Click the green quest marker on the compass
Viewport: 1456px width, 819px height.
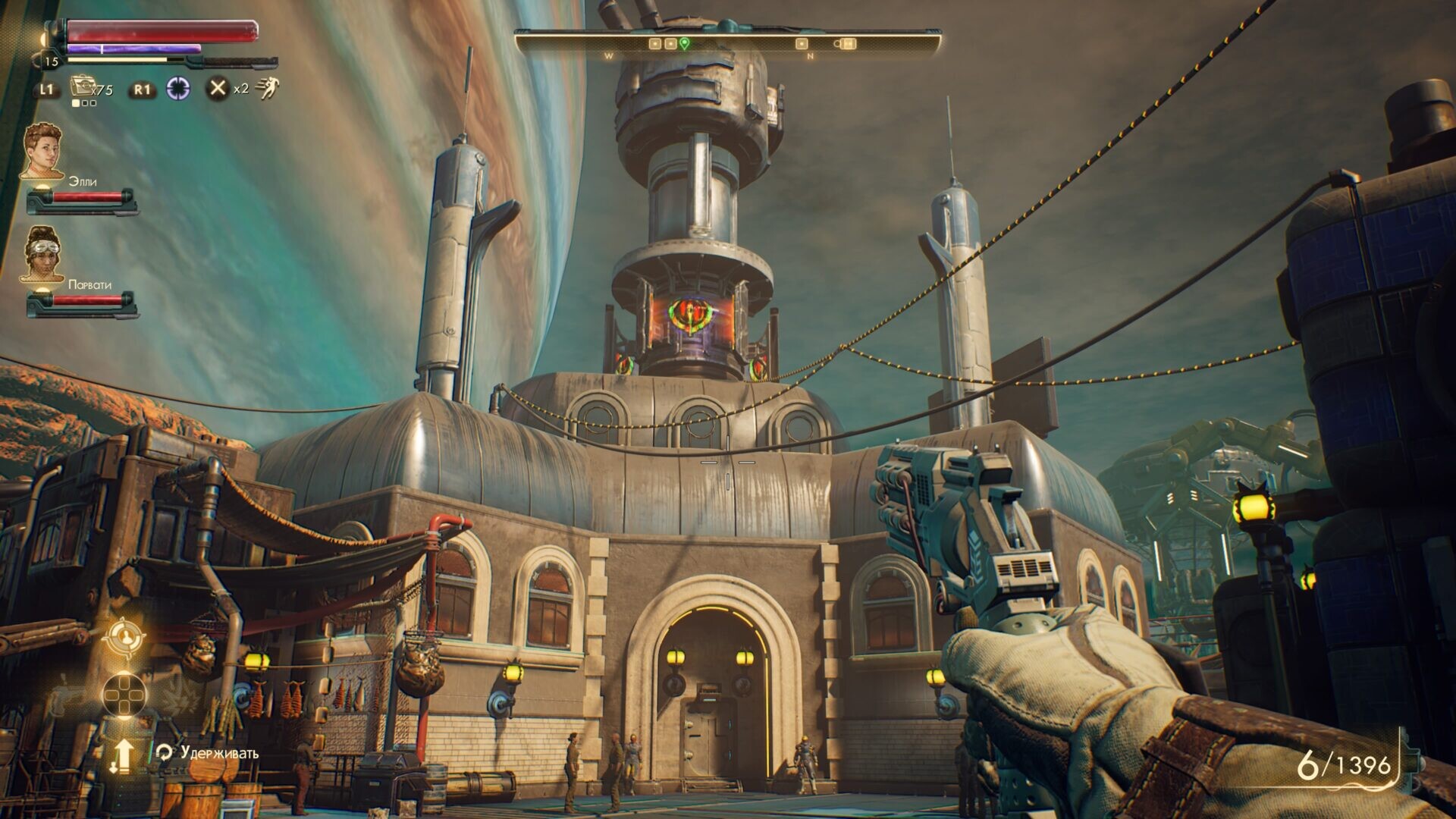[684, 44]
